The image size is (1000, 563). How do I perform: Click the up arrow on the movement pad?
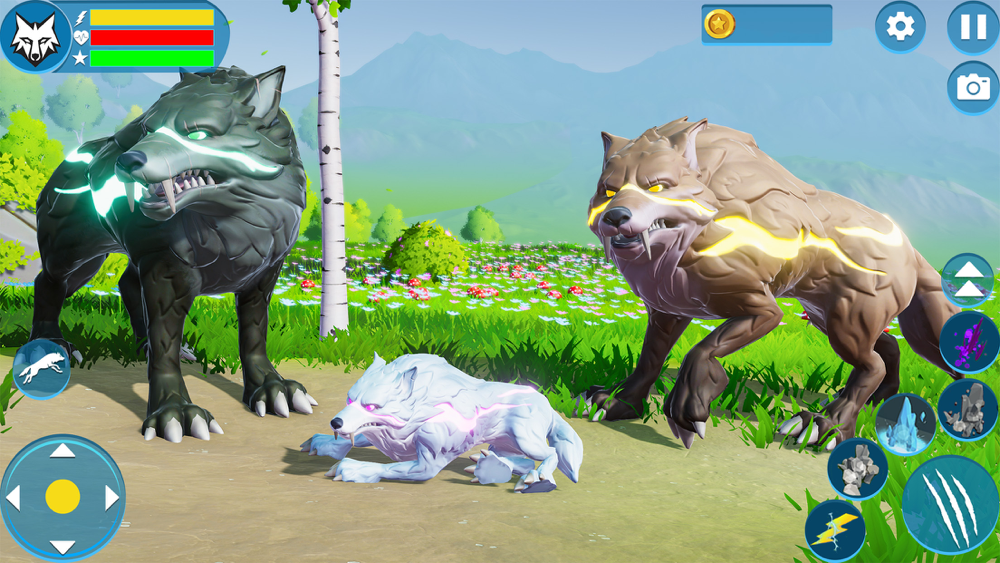[63, 451]
